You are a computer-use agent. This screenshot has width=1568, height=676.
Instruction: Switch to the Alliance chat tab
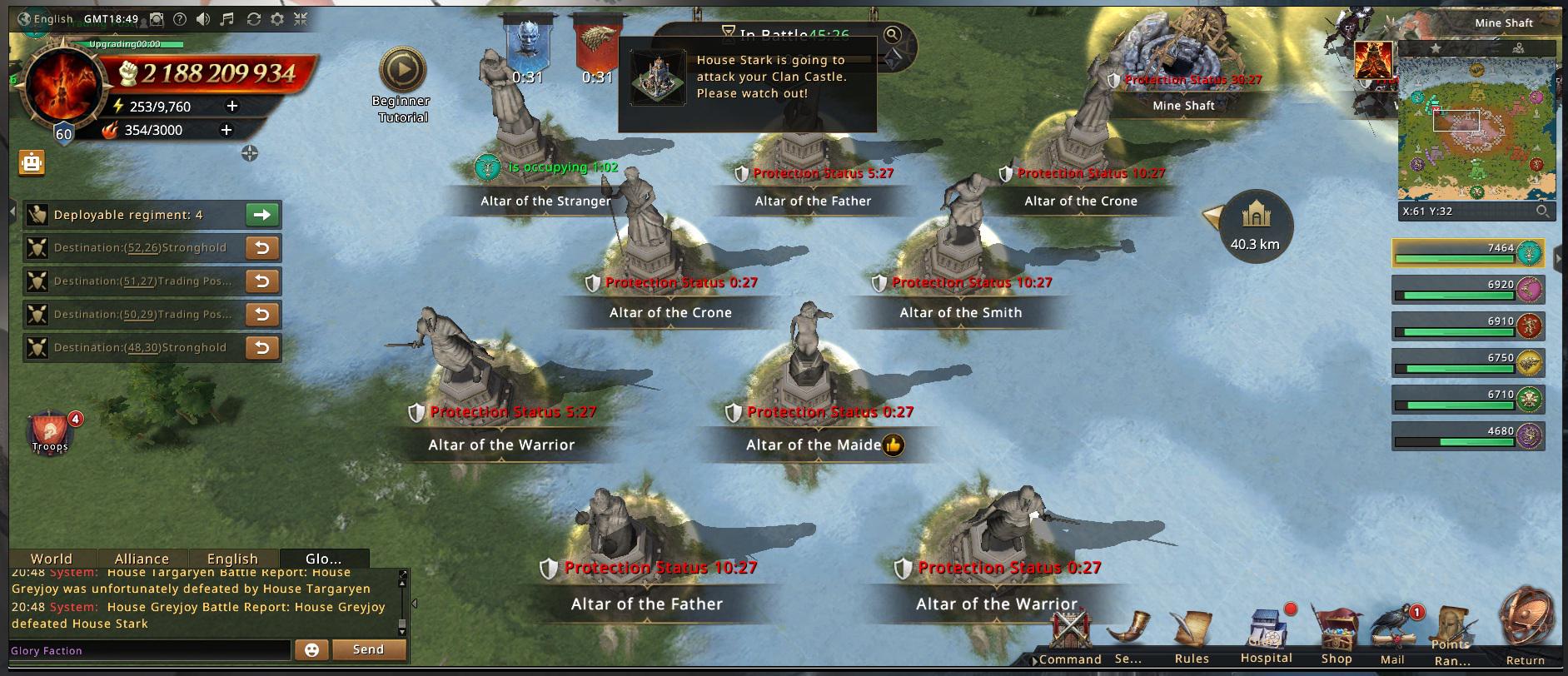coord(142,559)
